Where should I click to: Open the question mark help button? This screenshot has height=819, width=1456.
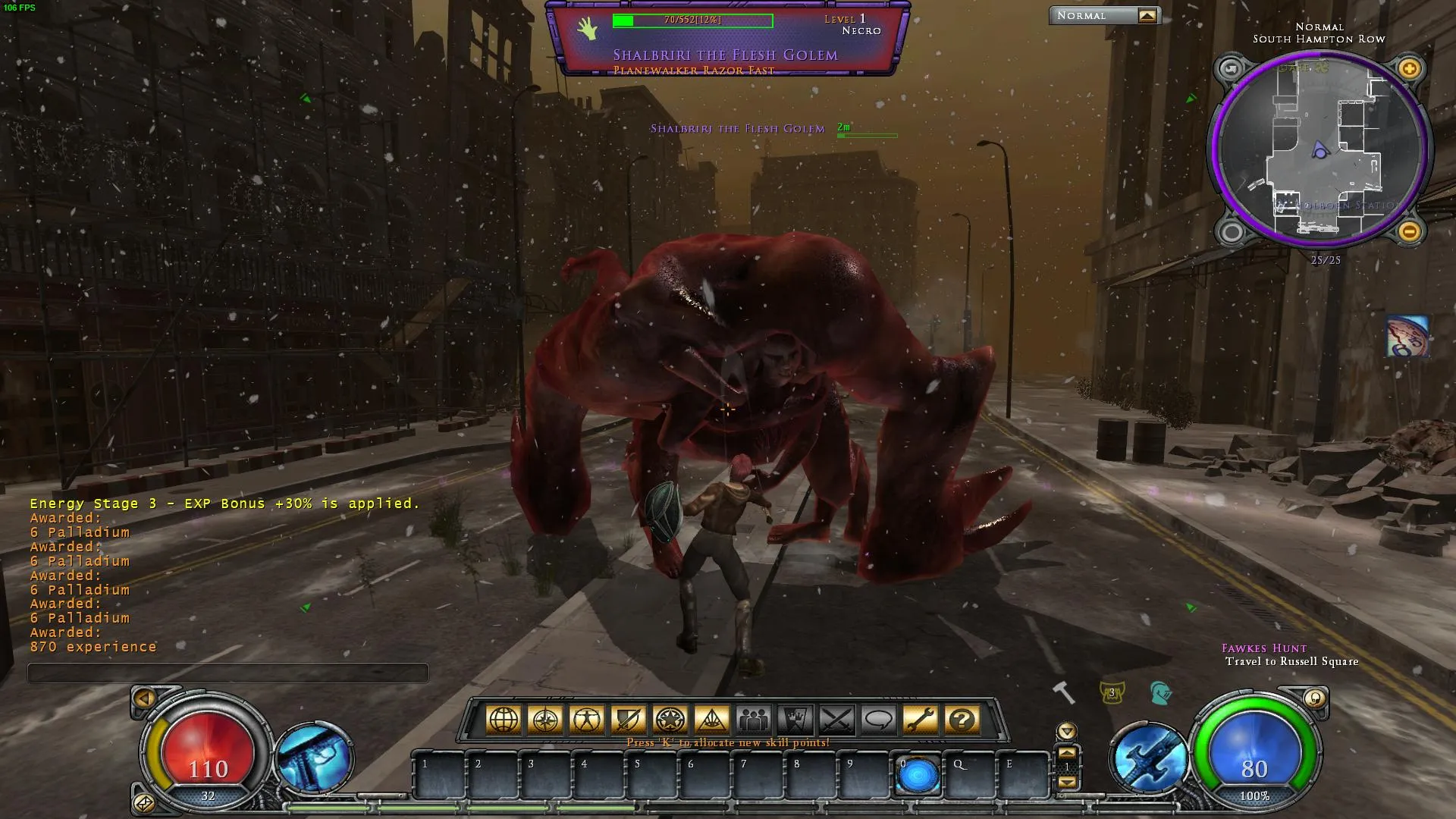click(962, 720)
